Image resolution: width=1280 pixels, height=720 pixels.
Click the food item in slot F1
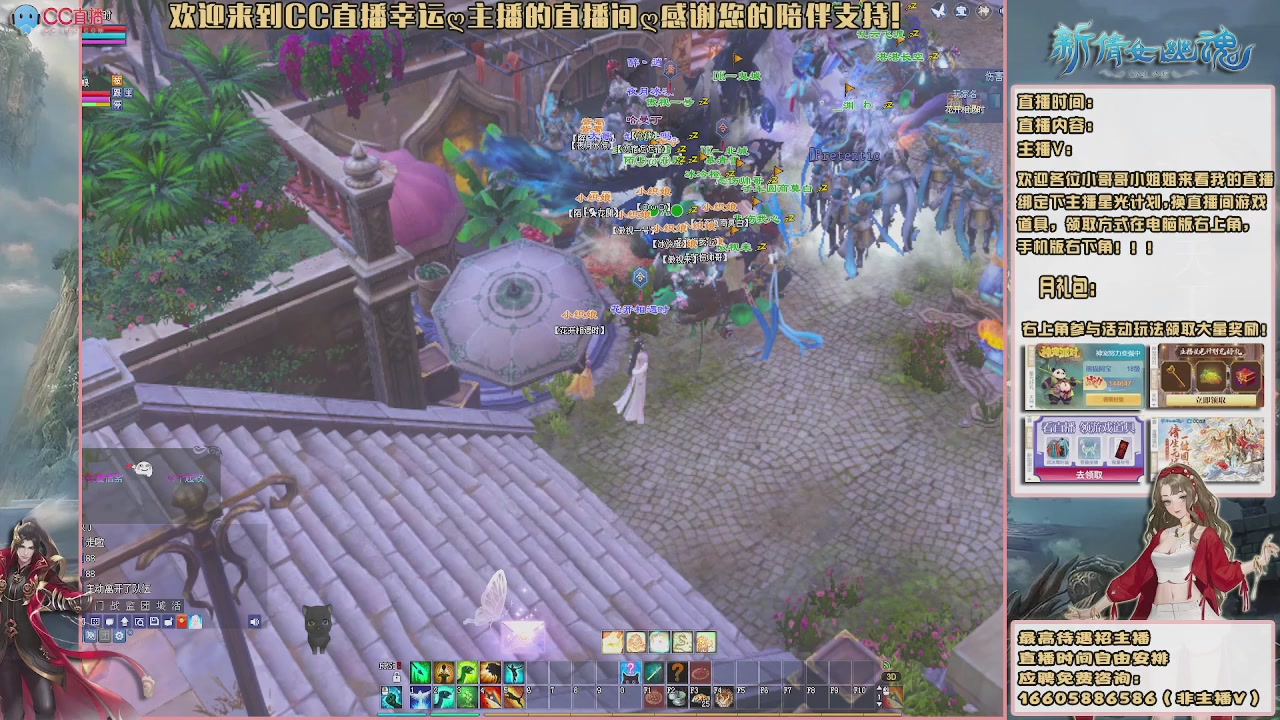pos(654,696)
